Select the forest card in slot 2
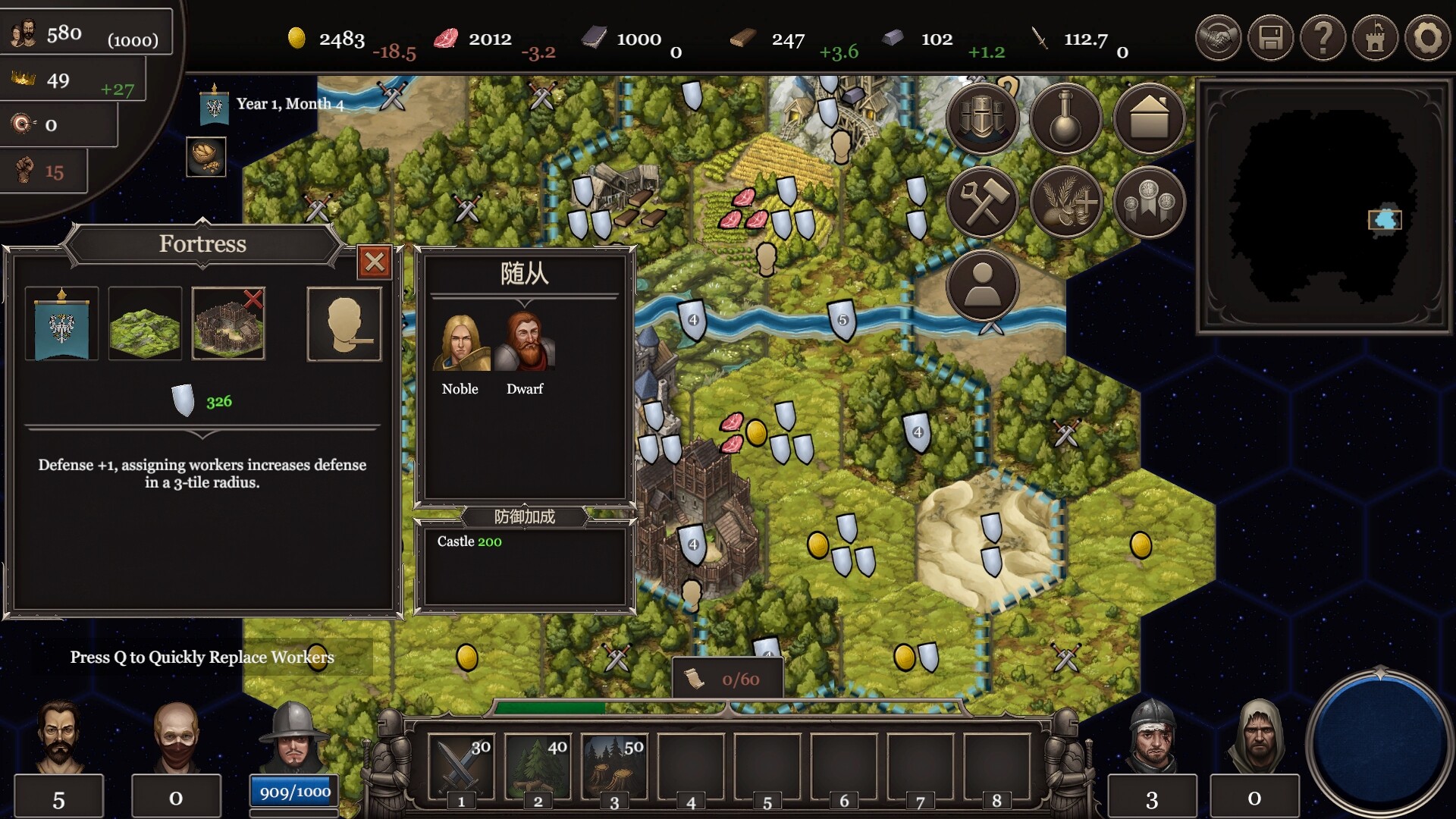The height and width of the screenshot is (819, 1456). coord(537,766)
